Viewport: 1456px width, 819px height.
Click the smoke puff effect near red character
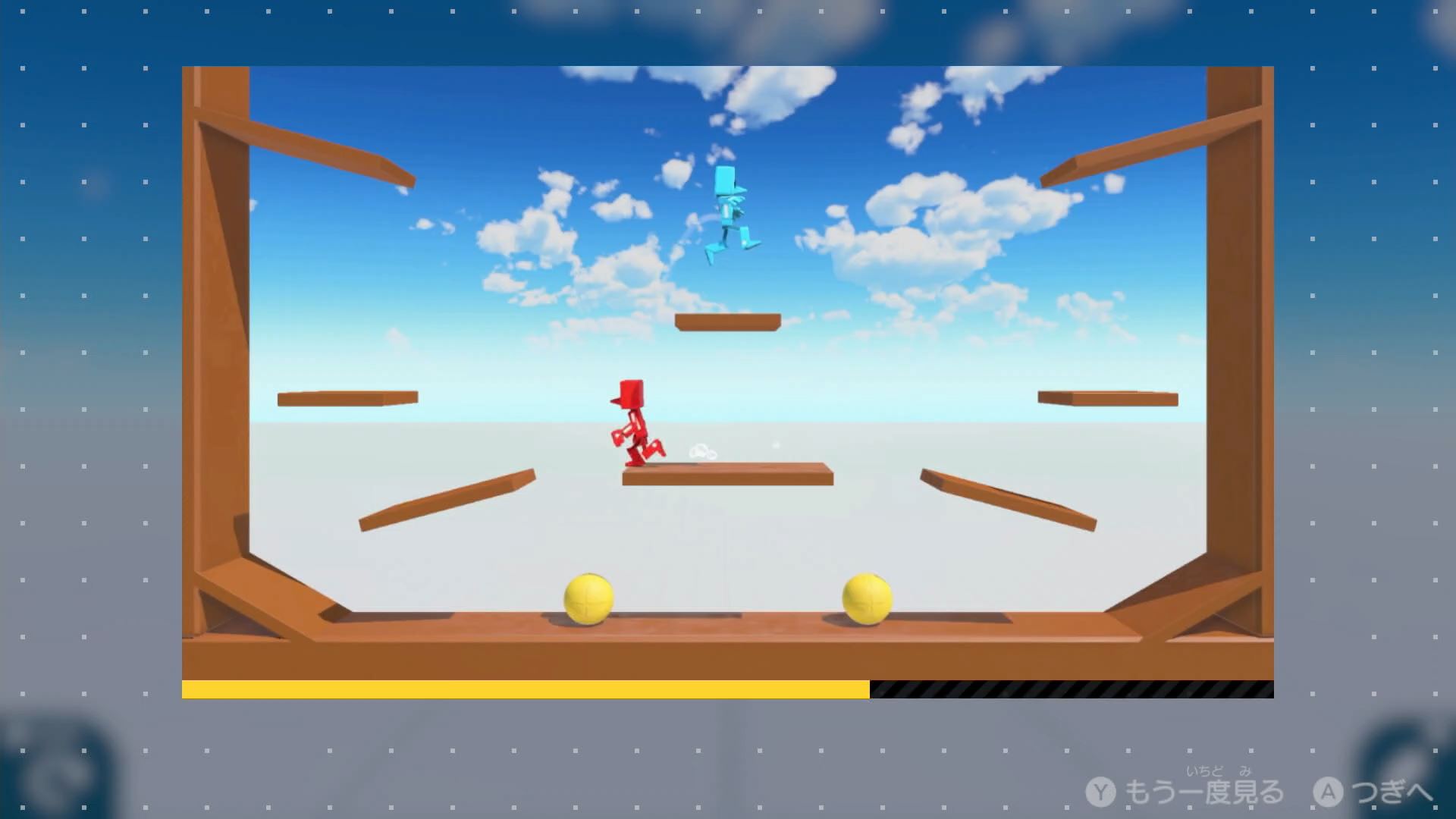click(x=703, y=450)
